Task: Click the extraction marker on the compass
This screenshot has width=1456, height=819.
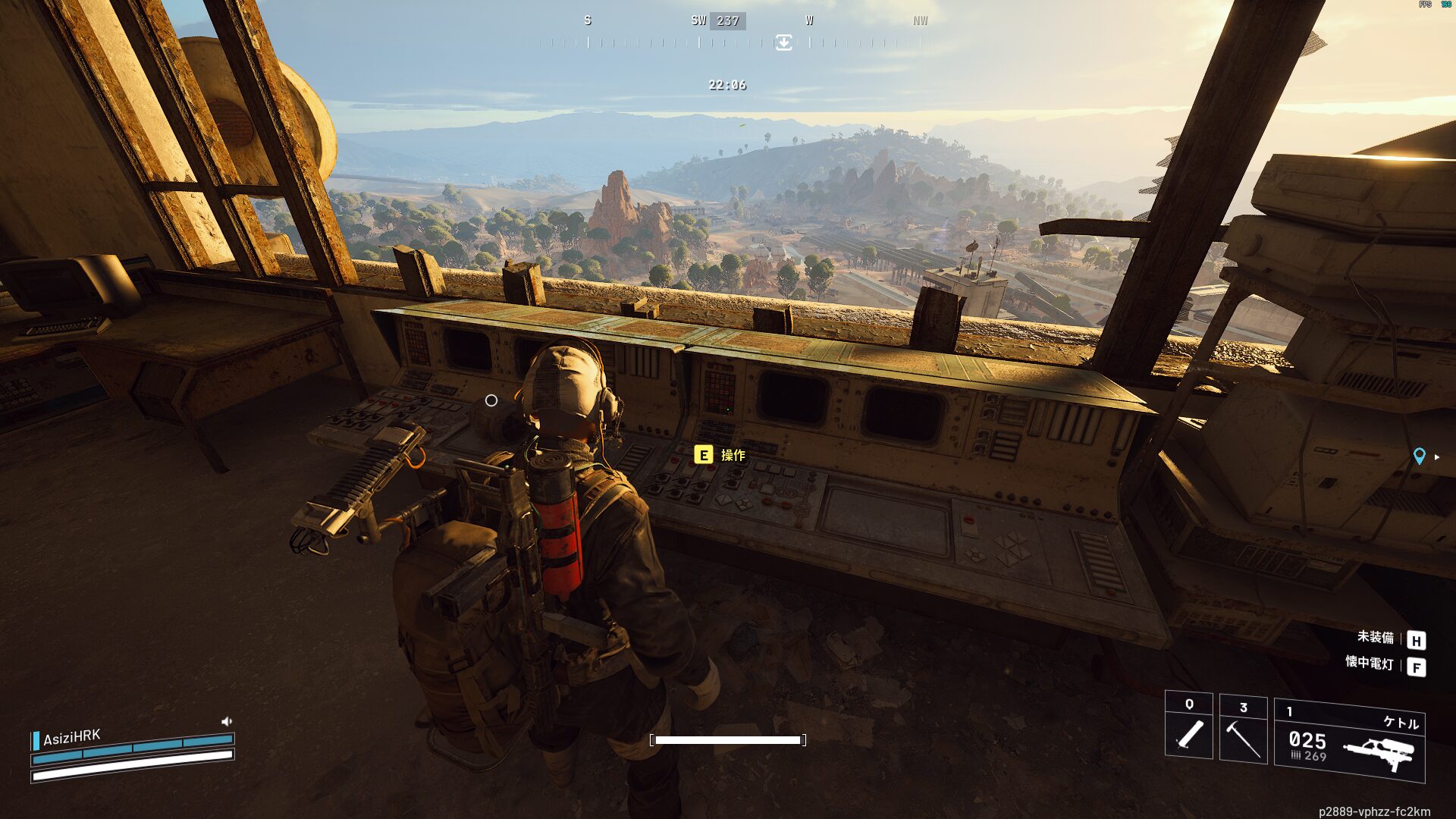Action: click(783, 42)
